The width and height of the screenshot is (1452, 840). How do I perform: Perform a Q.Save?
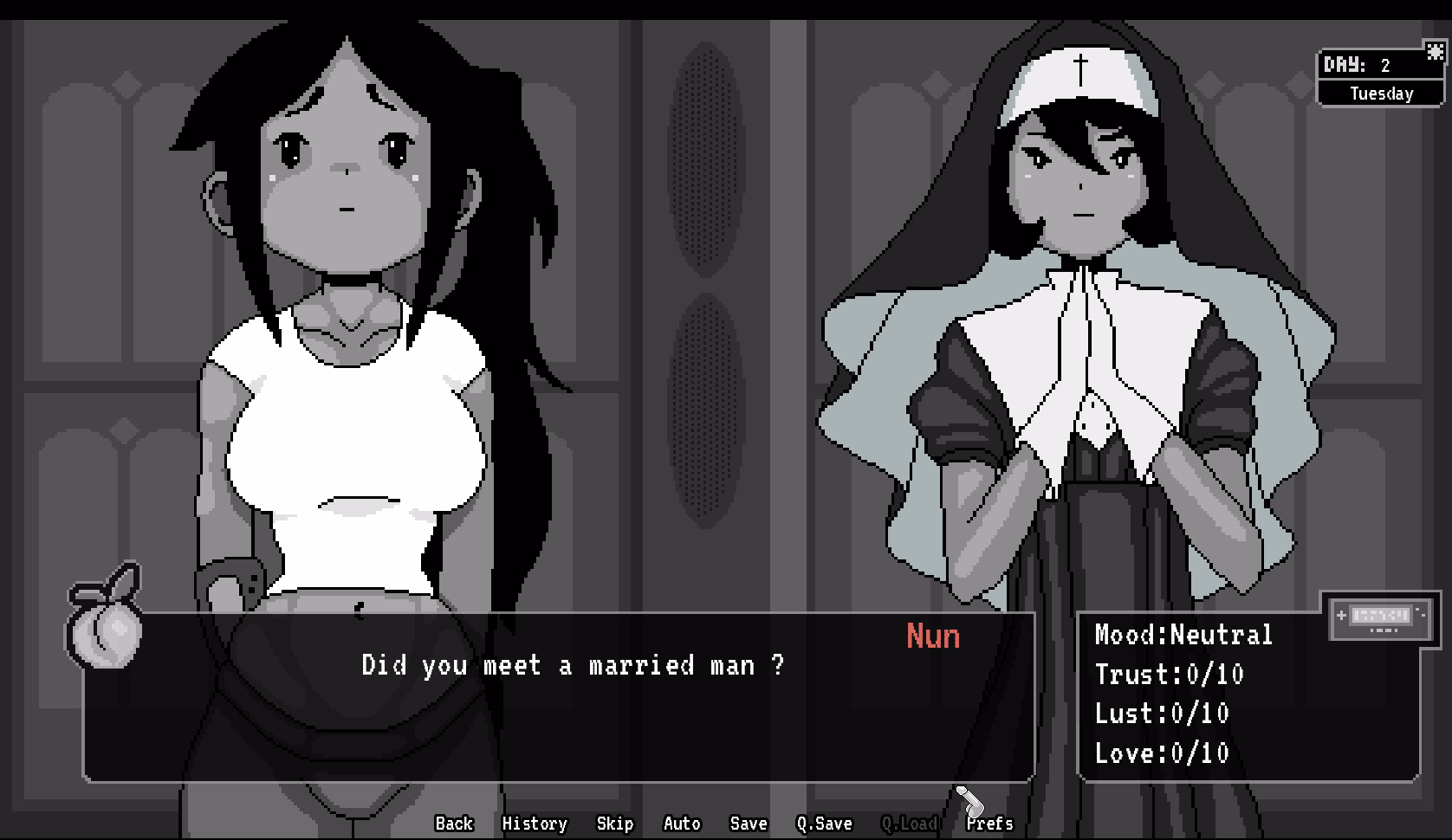[x=824, y=824]
